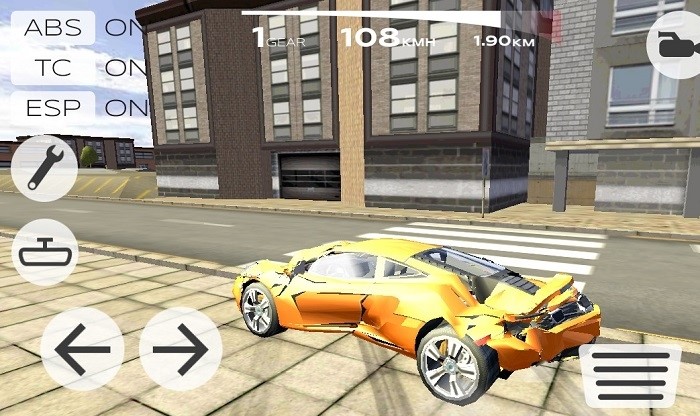Tap the wrench repair button

[x=46, y=168]
